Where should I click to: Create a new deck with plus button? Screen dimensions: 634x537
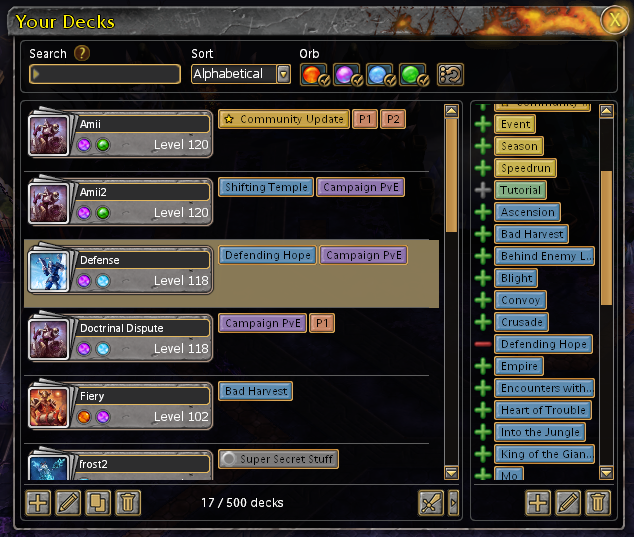[x=38, y=502]
